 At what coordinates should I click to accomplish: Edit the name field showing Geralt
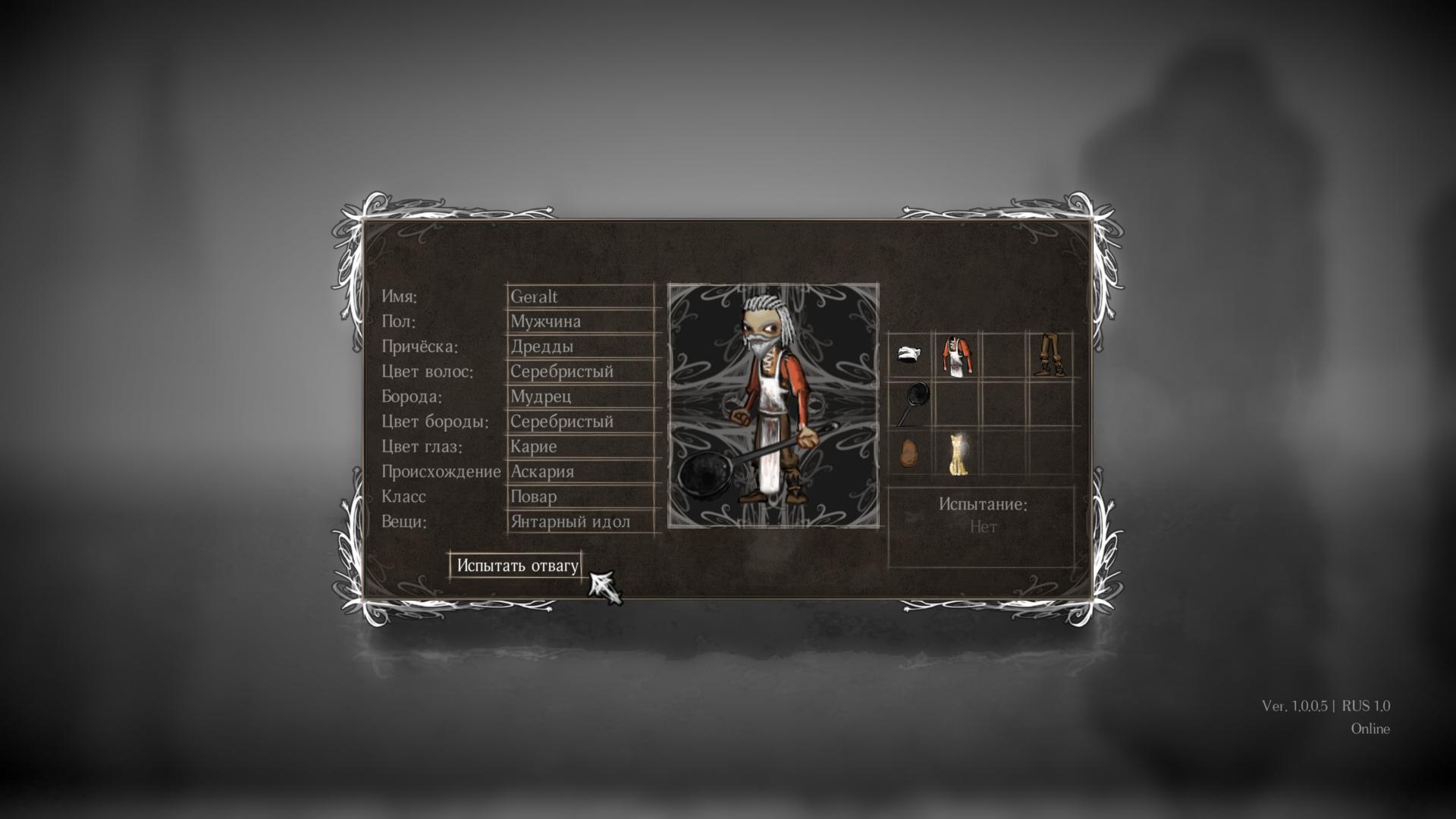[580, 297]
